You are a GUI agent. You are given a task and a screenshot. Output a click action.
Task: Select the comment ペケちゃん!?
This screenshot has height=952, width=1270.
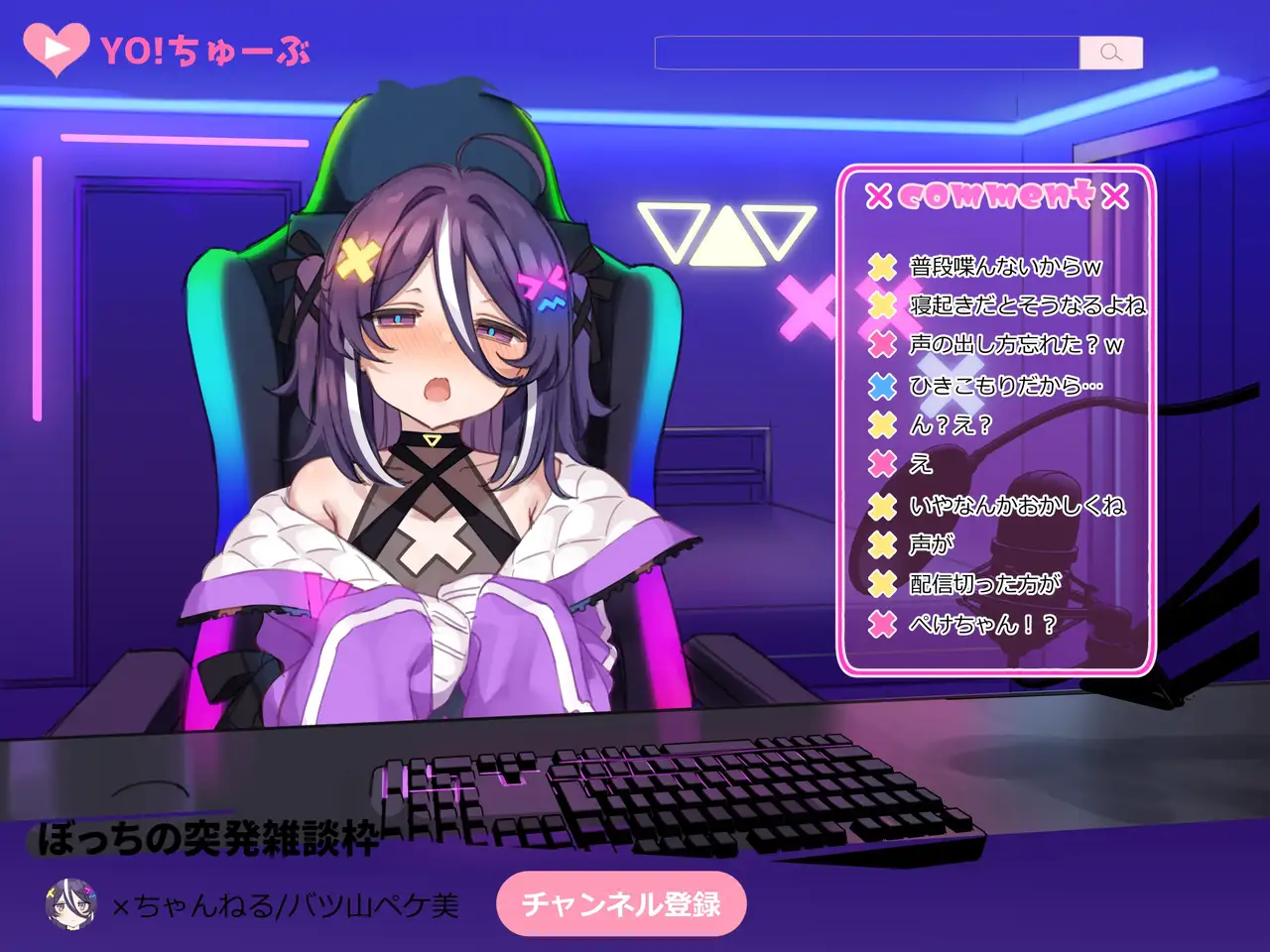pos(982,624)
